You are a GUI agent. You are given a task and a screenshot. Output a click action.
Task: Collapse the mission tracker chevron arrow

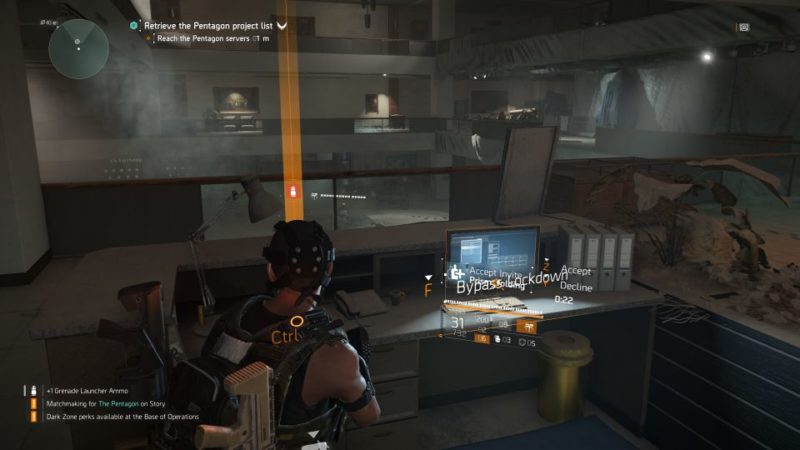(282, 23)
